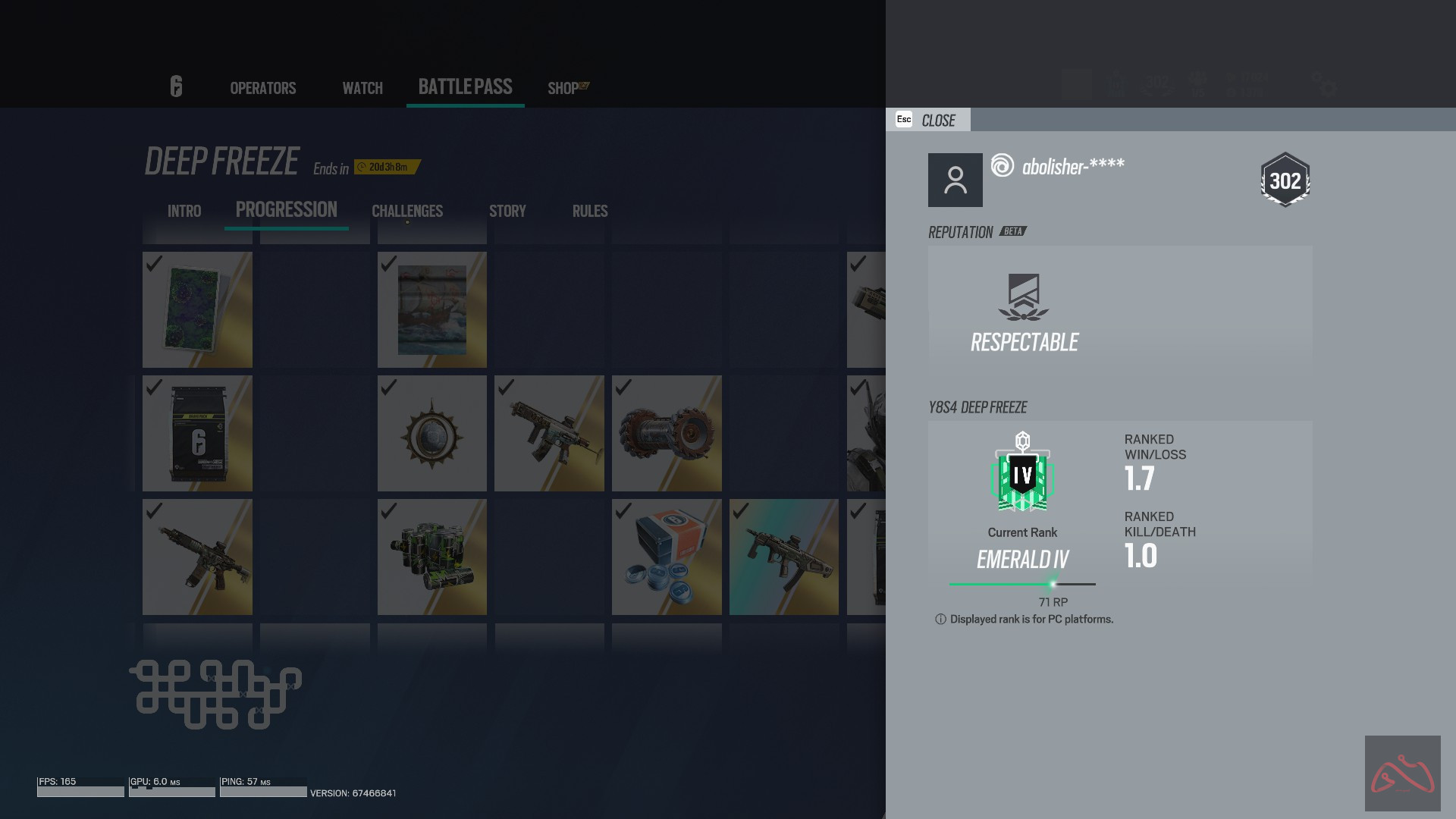1456x819 pixels.
Task: Open the Rules tab
Action: (x=590, y=211)
